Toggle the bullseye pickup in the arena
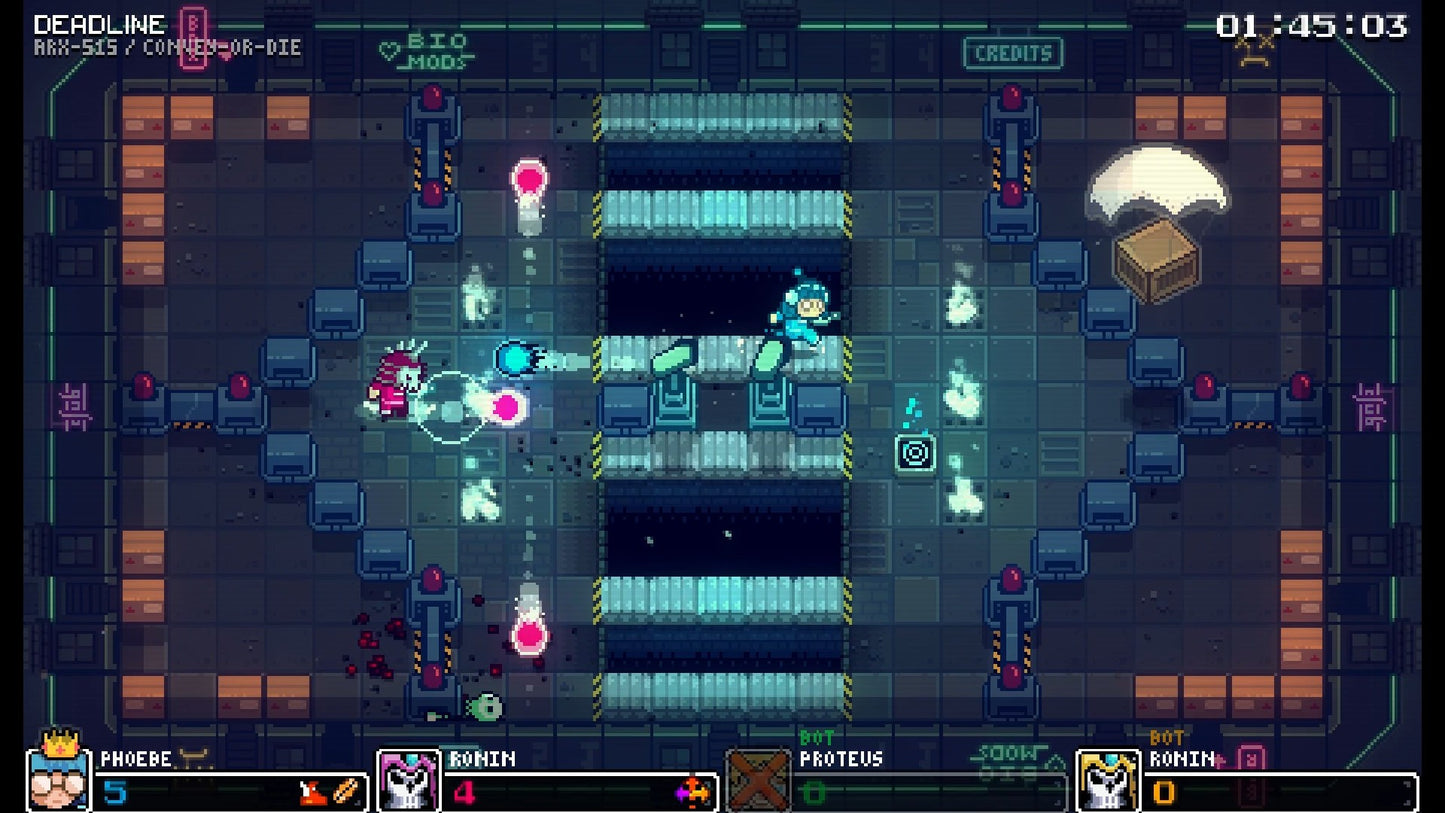Image resolution: width=1445 pixels, height=813 pixels. [914, 452]
